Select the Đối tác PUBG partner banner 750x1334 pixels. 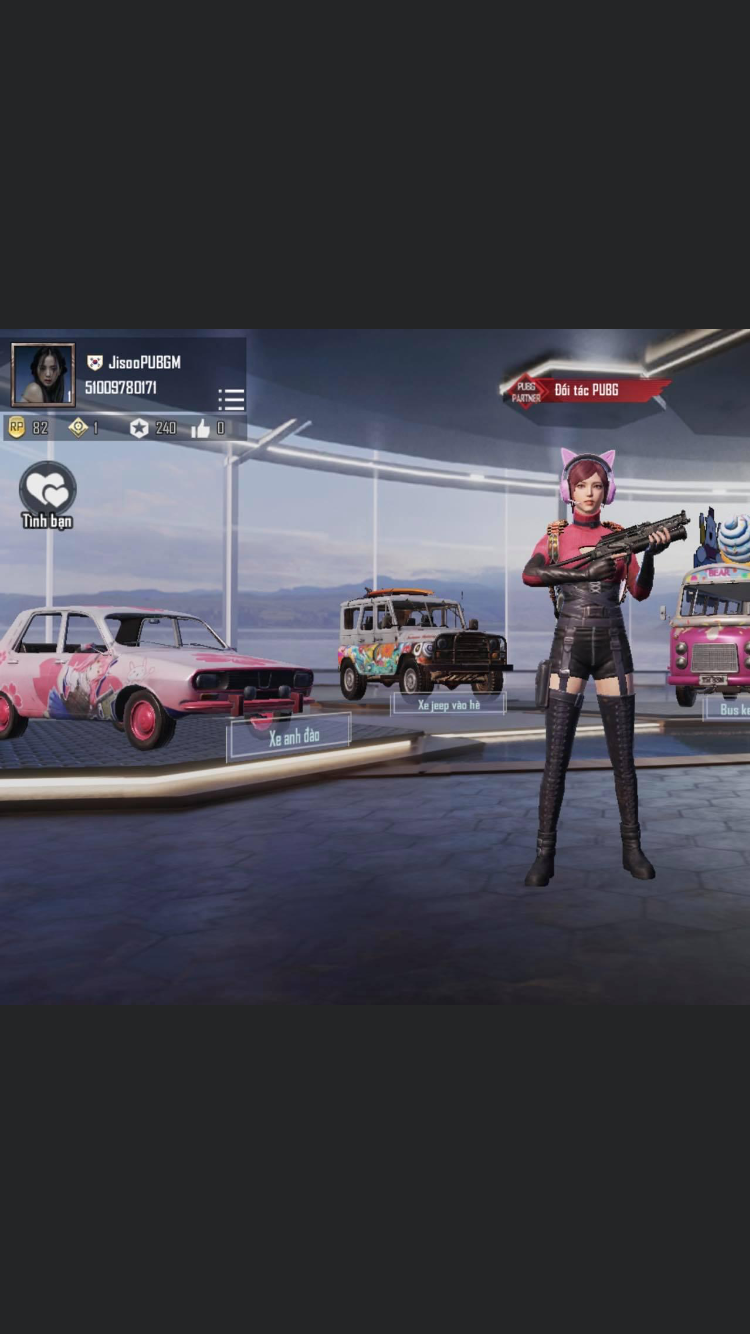click(585, 390)
